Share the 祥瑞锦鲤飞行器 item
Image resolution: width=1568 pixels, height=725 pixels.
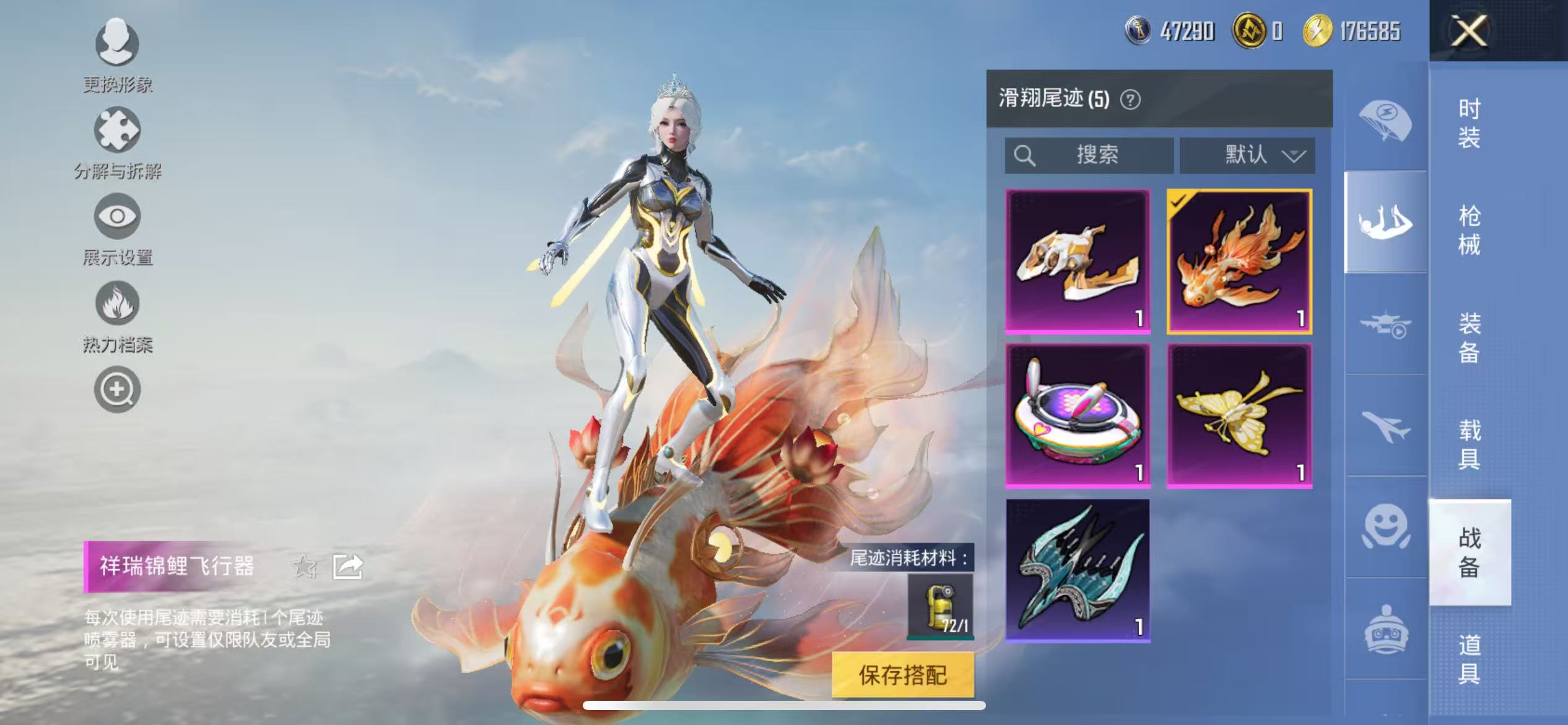[347, 566]
